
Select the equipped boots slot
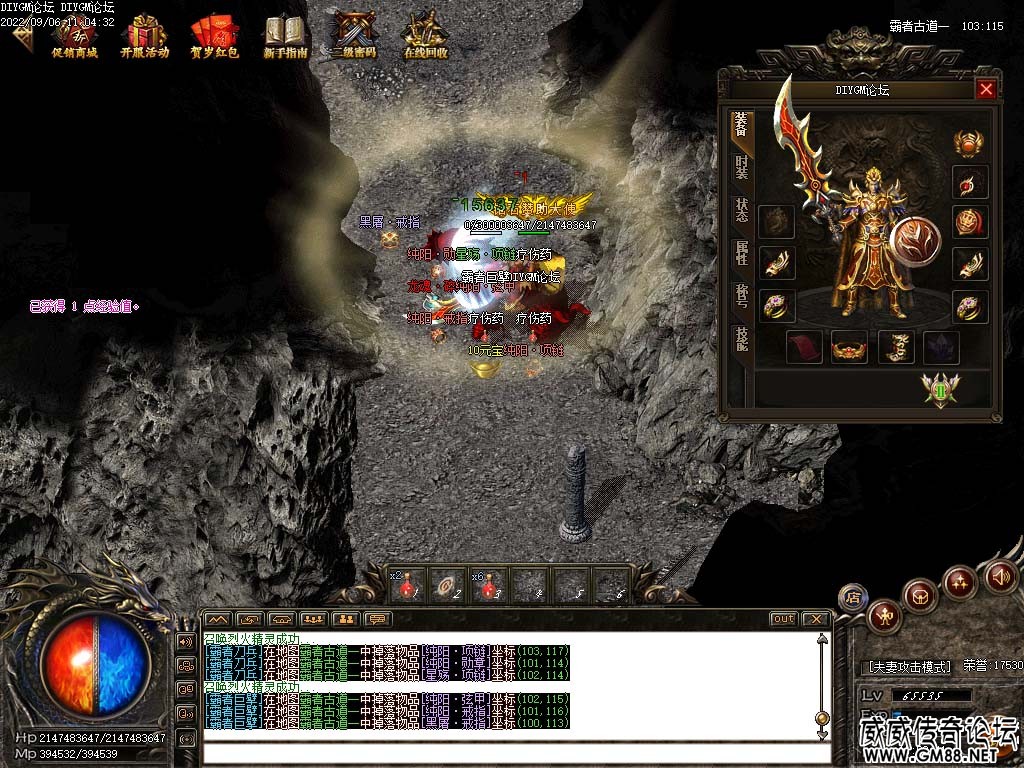(x=896, y=347)
